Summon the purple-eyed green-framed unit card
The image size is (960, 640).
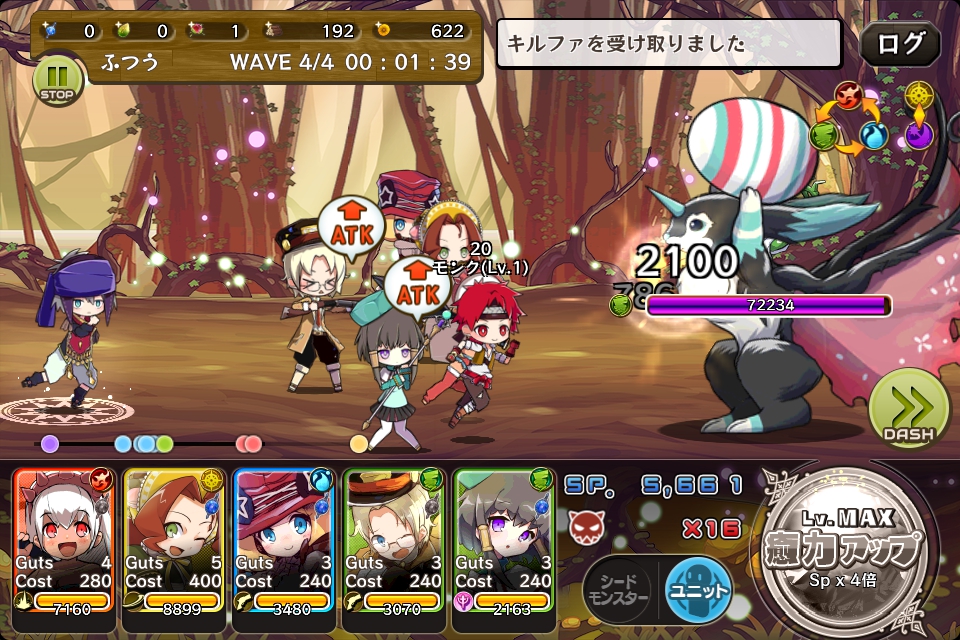coord(504,540)
